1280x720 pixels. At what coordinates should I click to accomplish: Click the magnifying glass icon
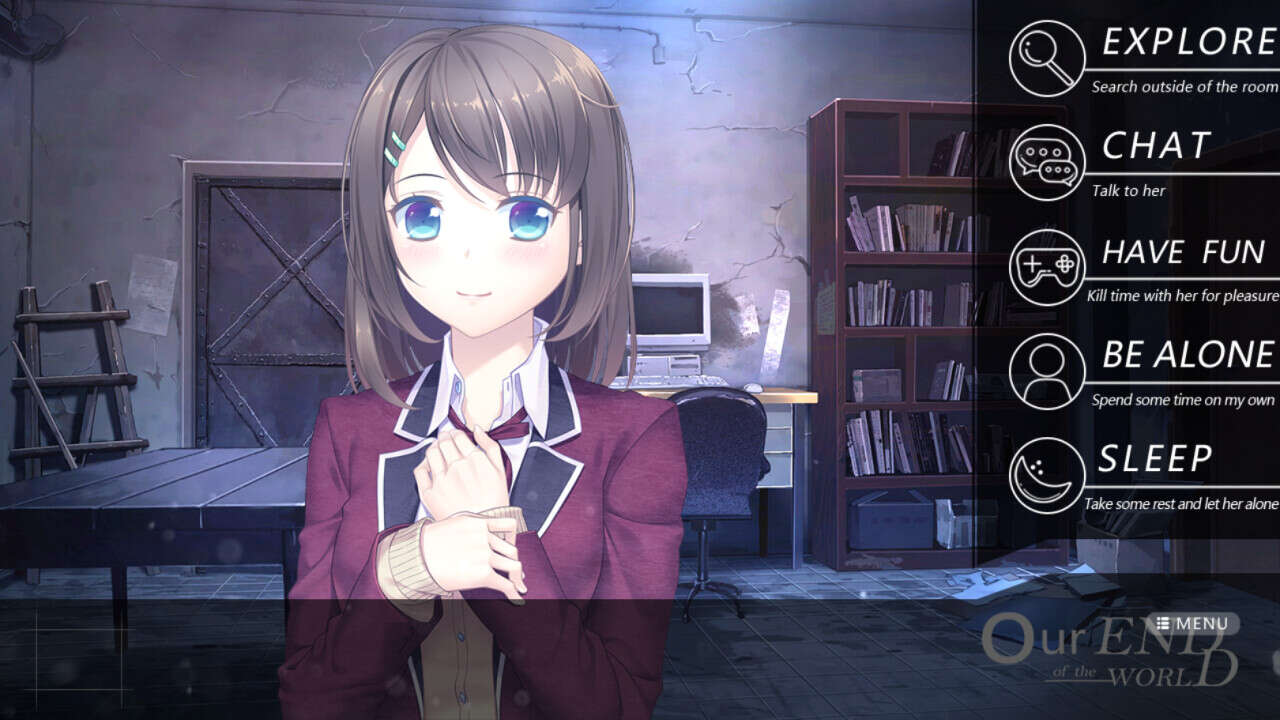pyautogui.click(x=1047, y=58)
